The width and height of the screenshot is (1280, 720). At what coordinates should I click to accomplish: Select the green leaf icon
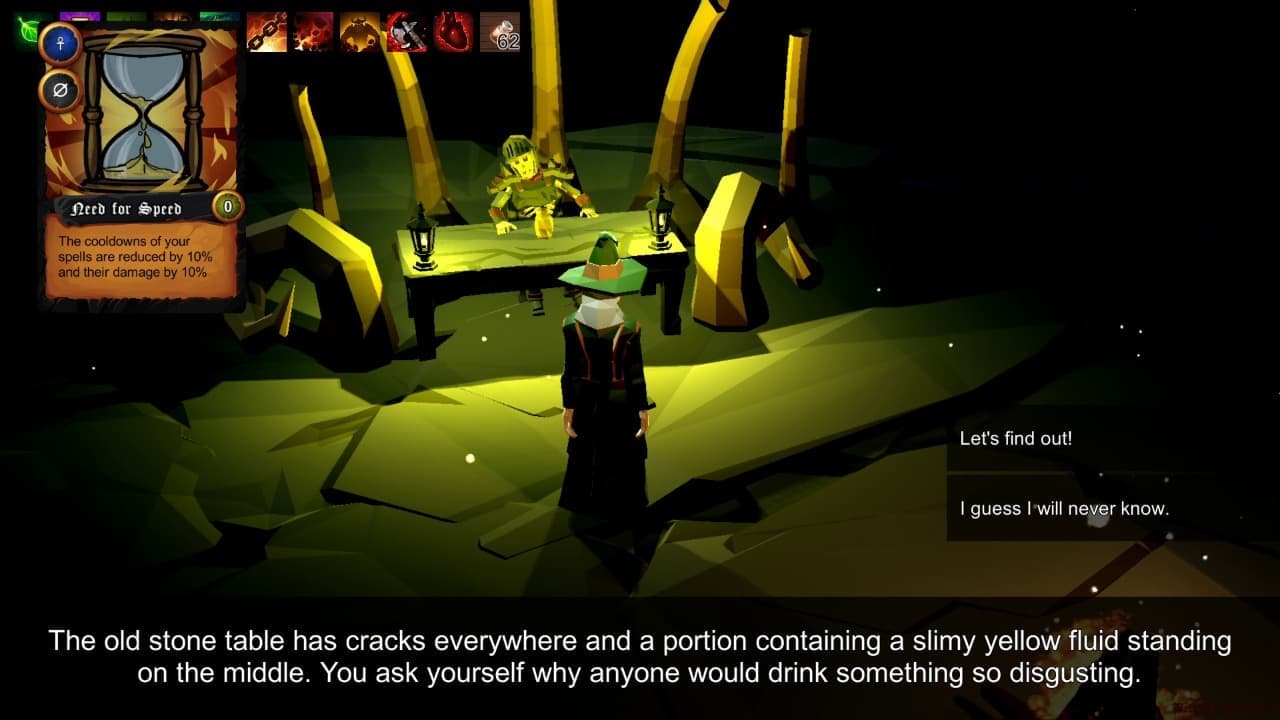tap(27, 30)
